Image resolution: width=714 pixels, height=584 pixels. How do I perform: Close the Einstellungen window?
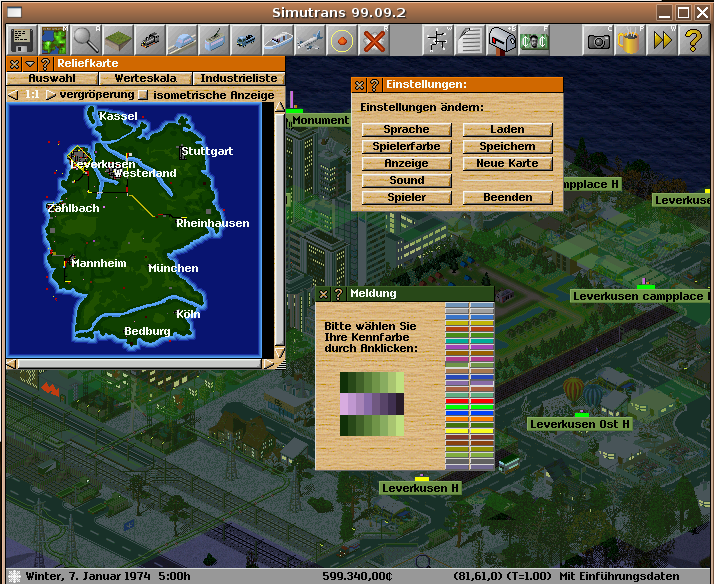coord(360,86)
